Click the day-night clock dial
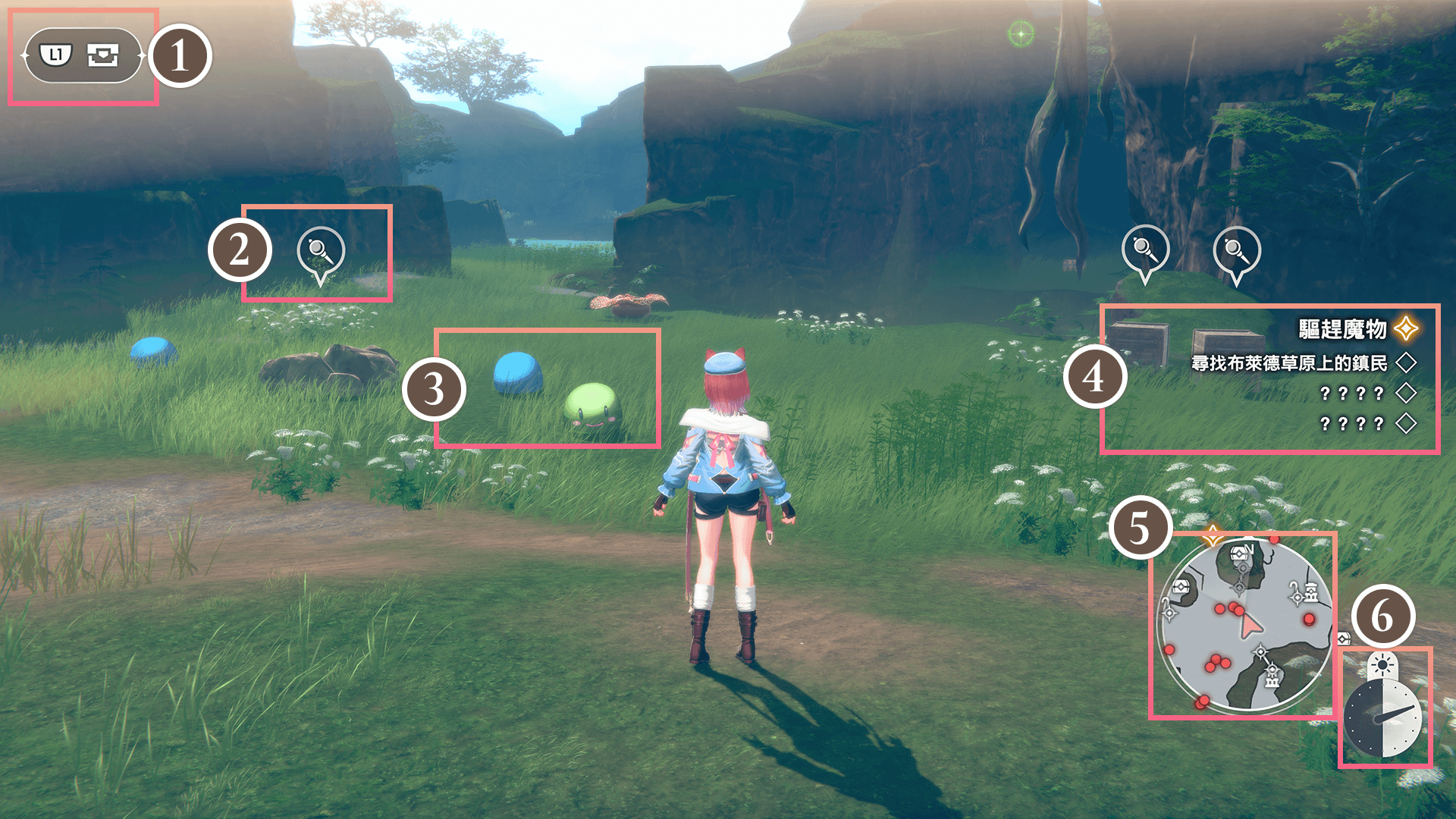The image size is (1456, 819). [x=1382, y=718]
